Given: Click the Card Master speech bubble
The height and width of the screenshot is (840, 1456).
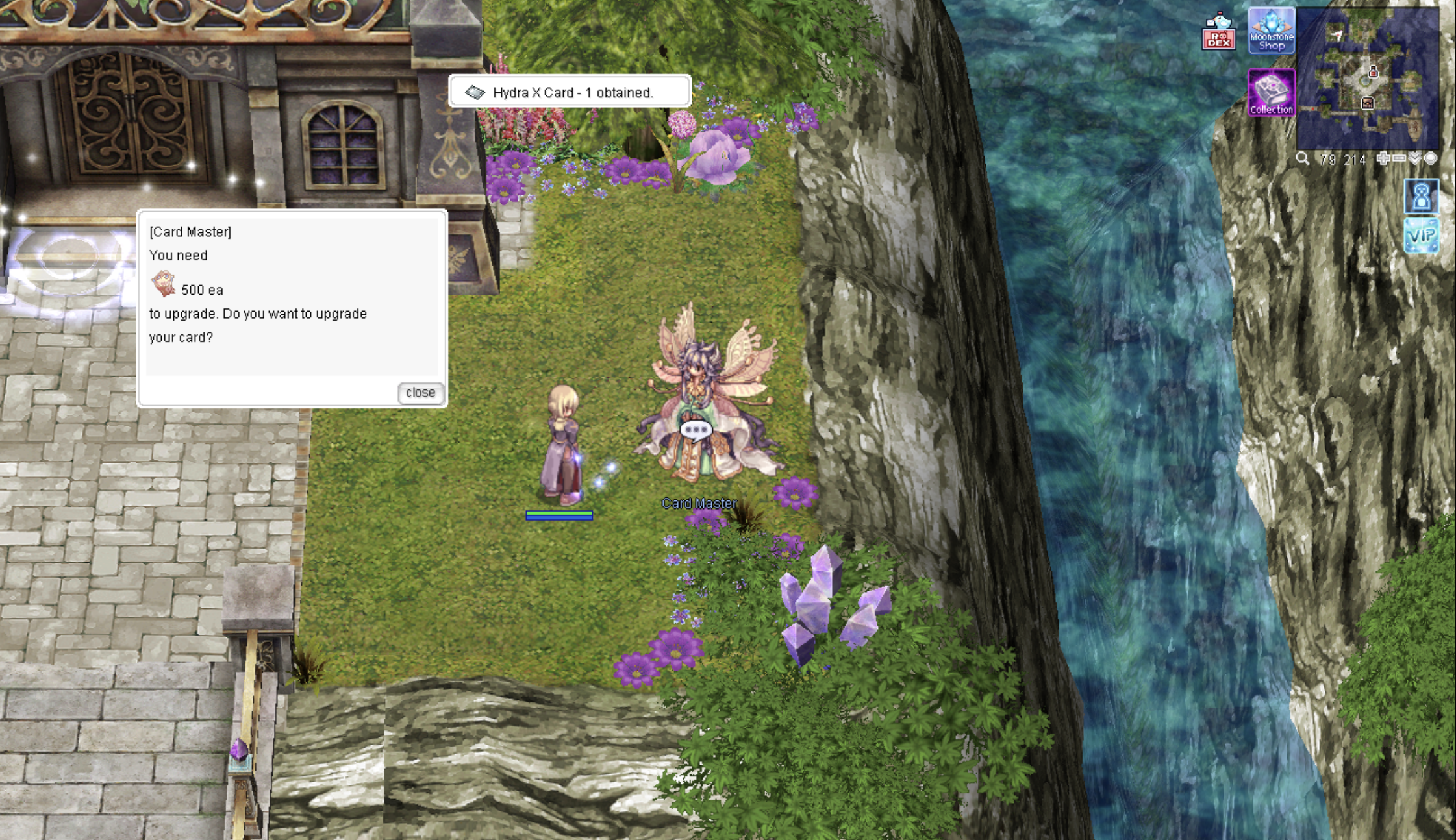Looking at the screenshot, I should [x=696, y=430].
